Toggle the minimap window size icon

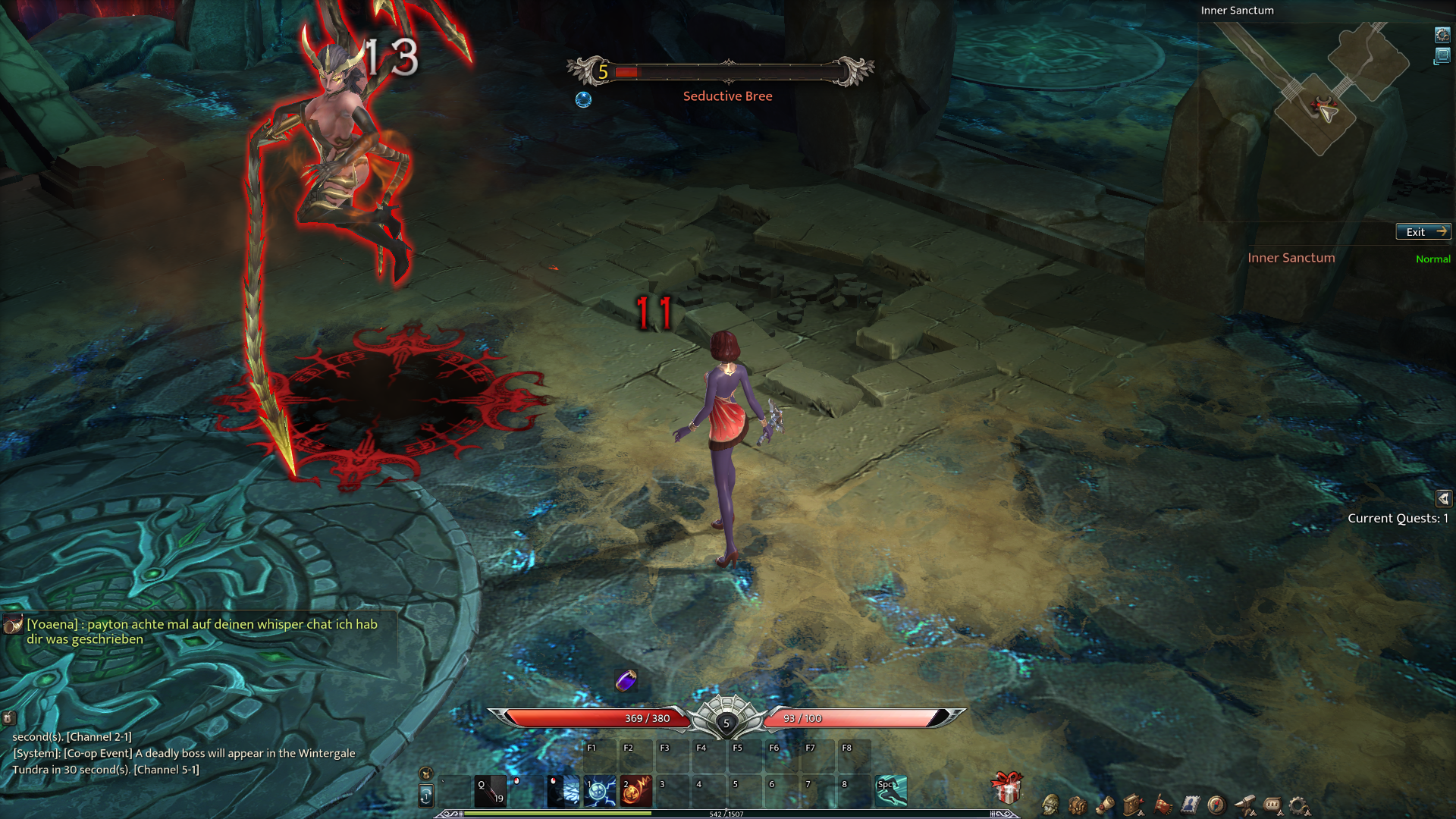[x=1442, y=56]
